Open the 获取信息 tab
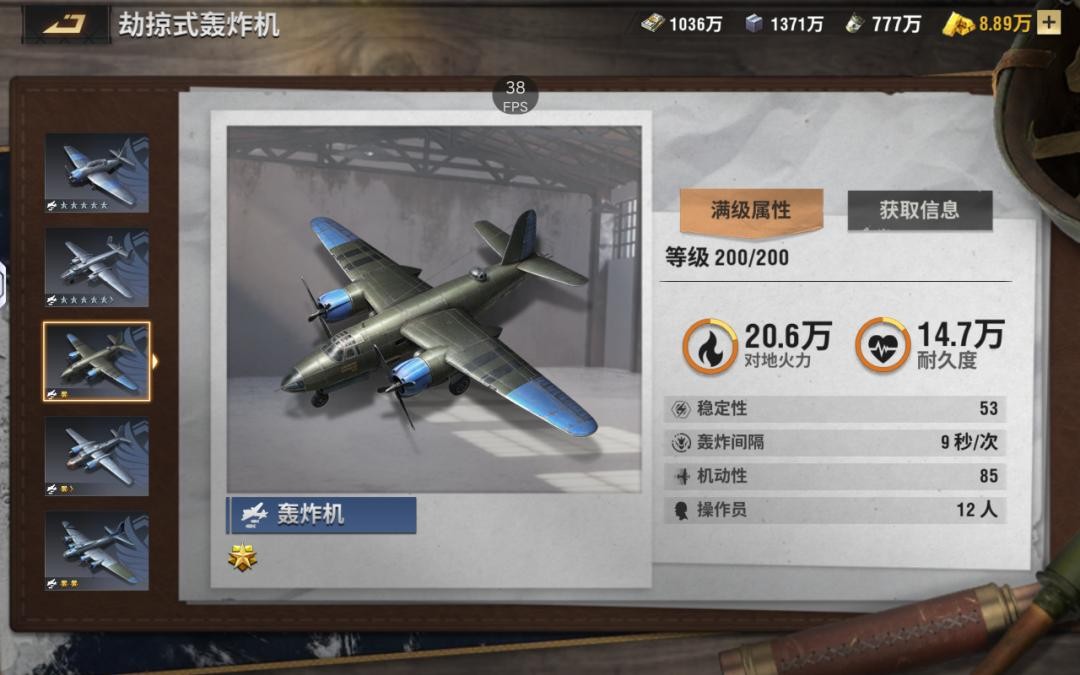This screenshot has width=1080, height=675. [919, 210]
